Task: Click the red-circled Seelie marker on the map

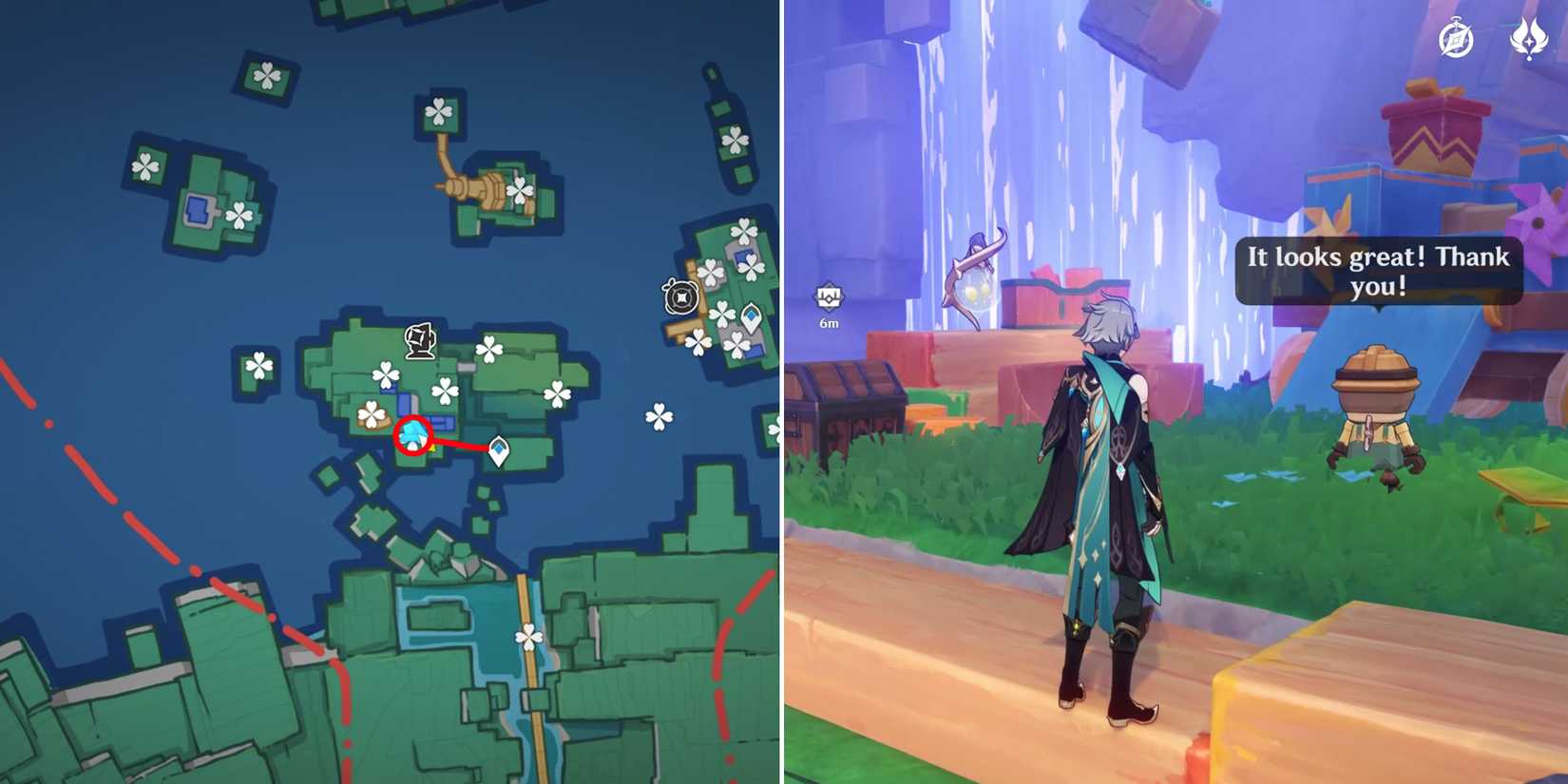Action: pyautogui.click(x=413, y=436)
